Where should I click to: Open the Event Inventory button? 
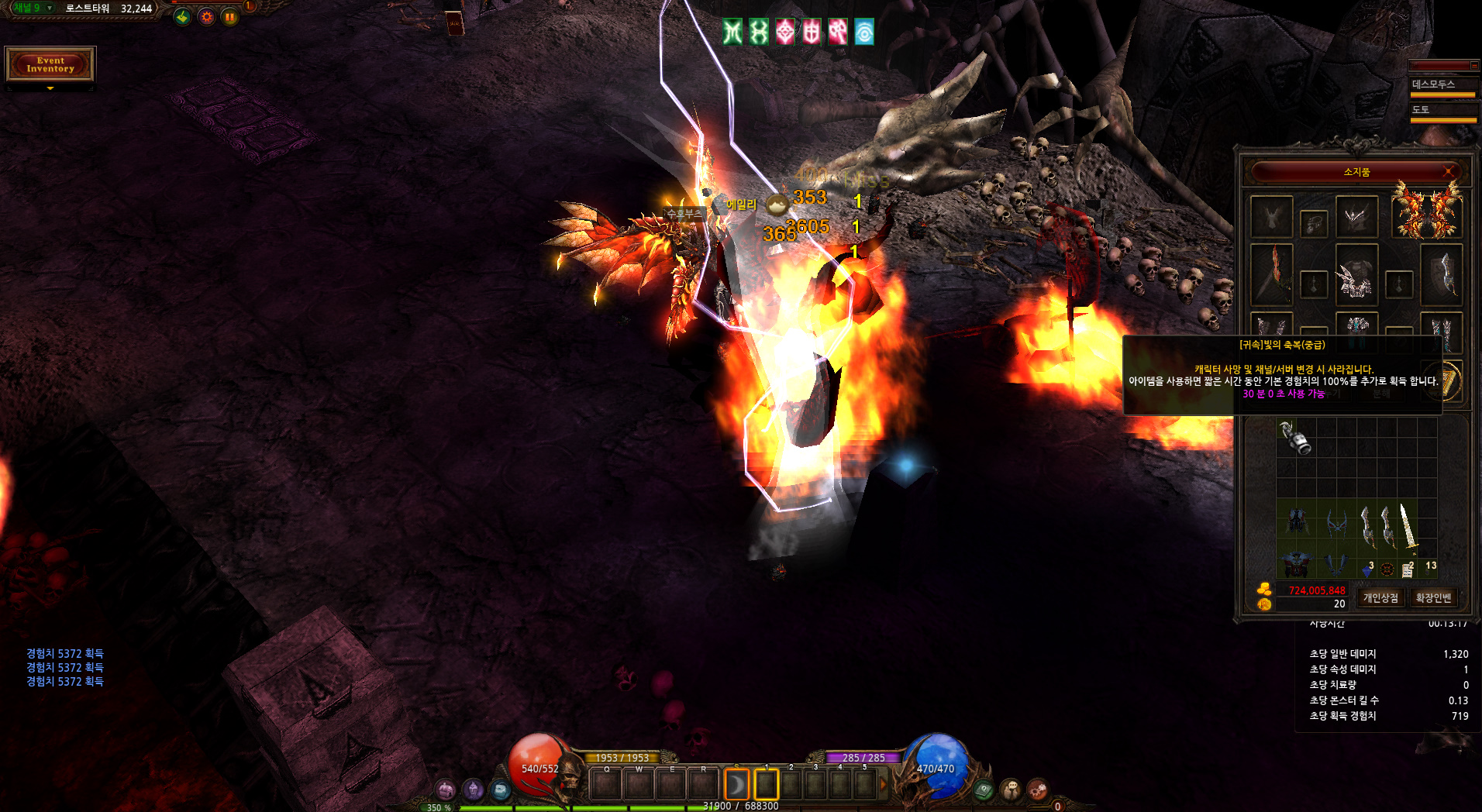[50, 64]
